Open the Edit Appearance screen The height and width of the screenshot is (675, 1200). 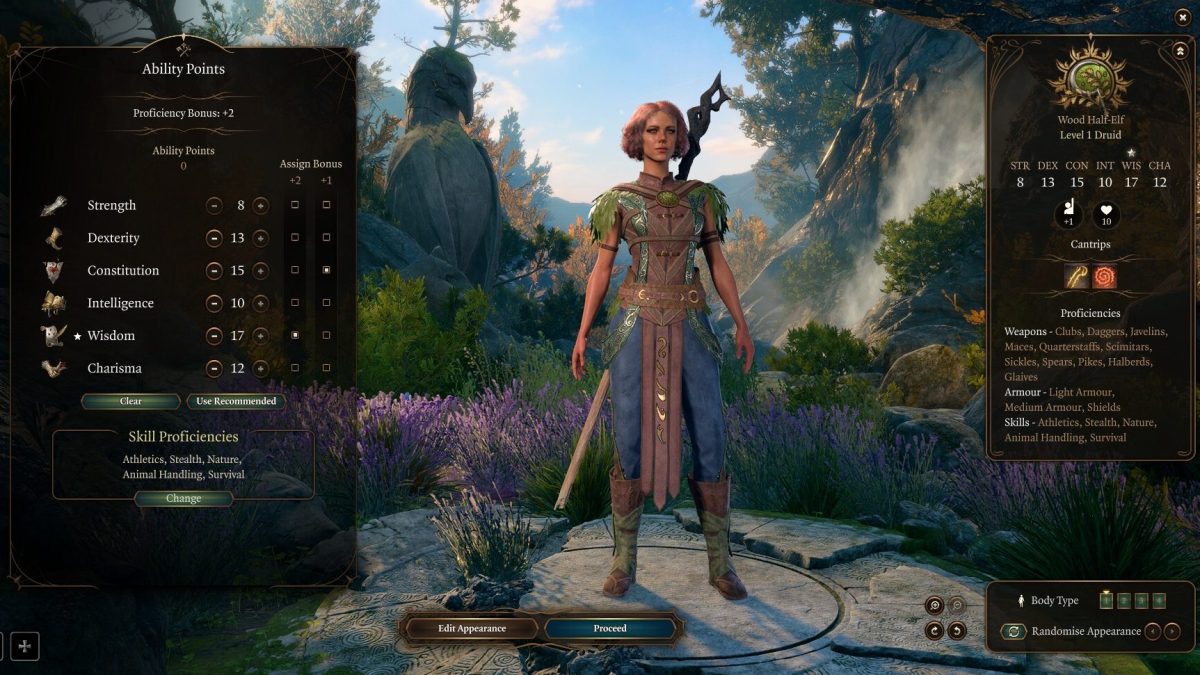pos(472,628)
